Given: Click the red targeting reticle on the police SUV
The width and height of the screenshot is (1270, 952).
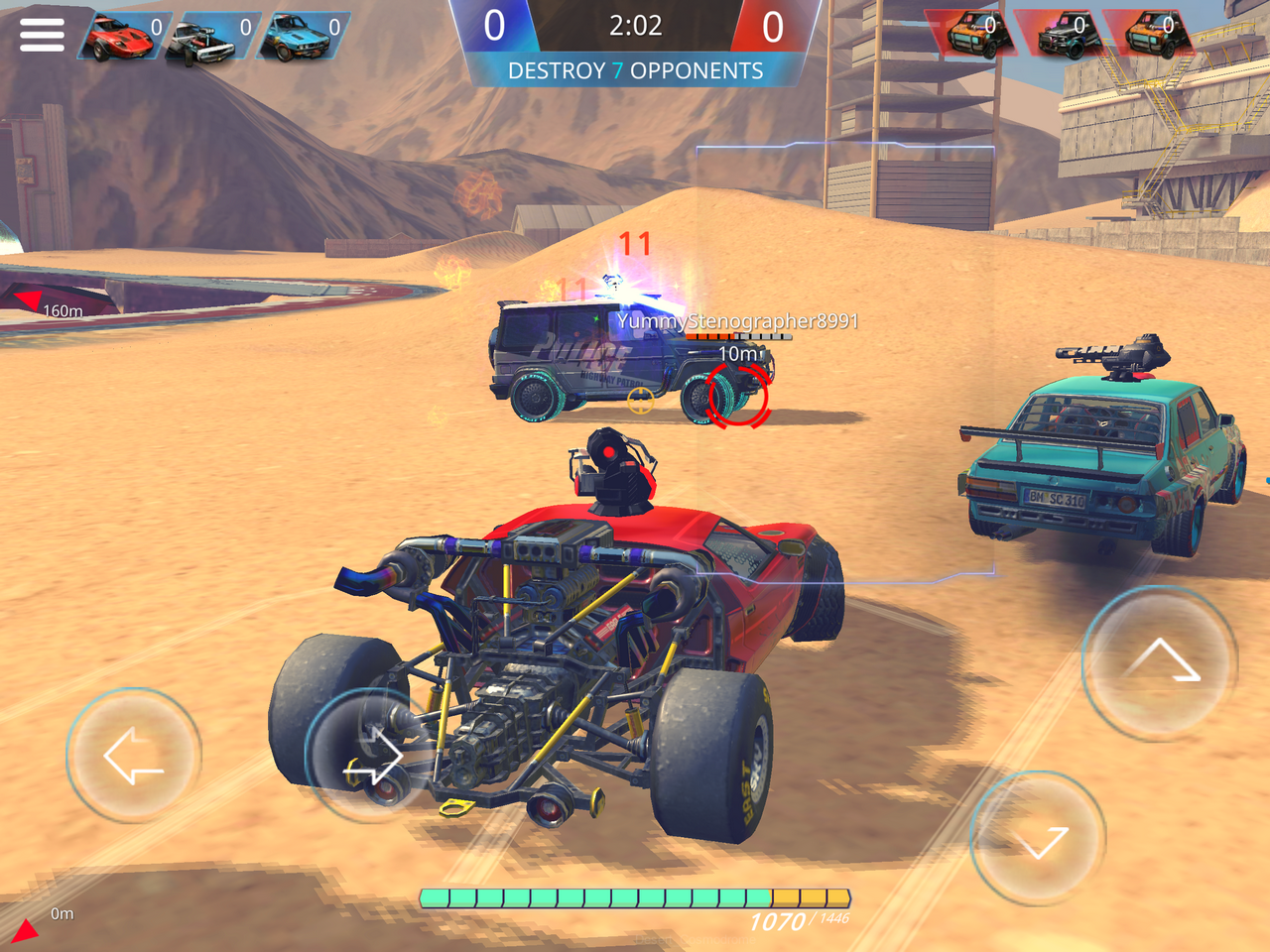Looking at the screenshot, I should [737, 395].
